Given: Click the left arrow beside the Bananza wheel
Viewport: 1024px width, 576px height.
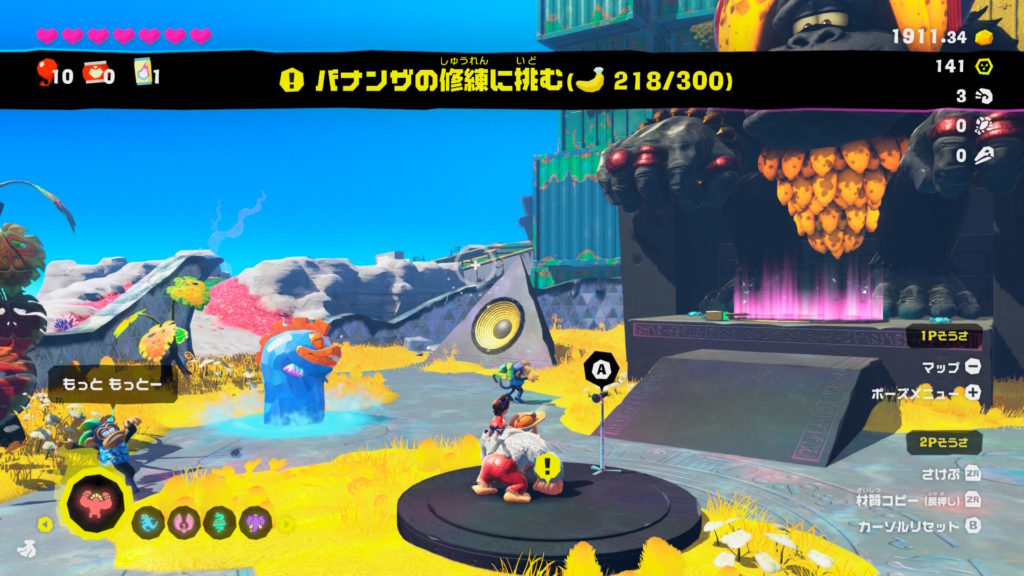Looking at the screenshot, I should coord(44,523).
